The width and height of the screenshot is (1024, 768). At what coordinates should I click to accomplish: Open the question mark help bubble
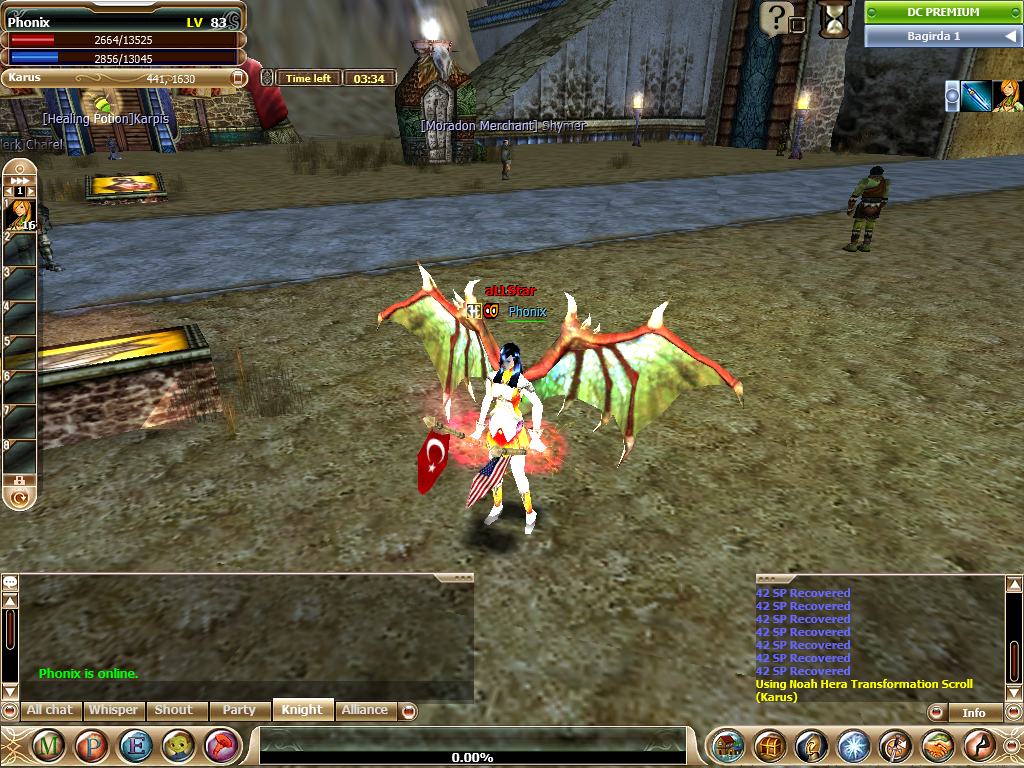776,17
